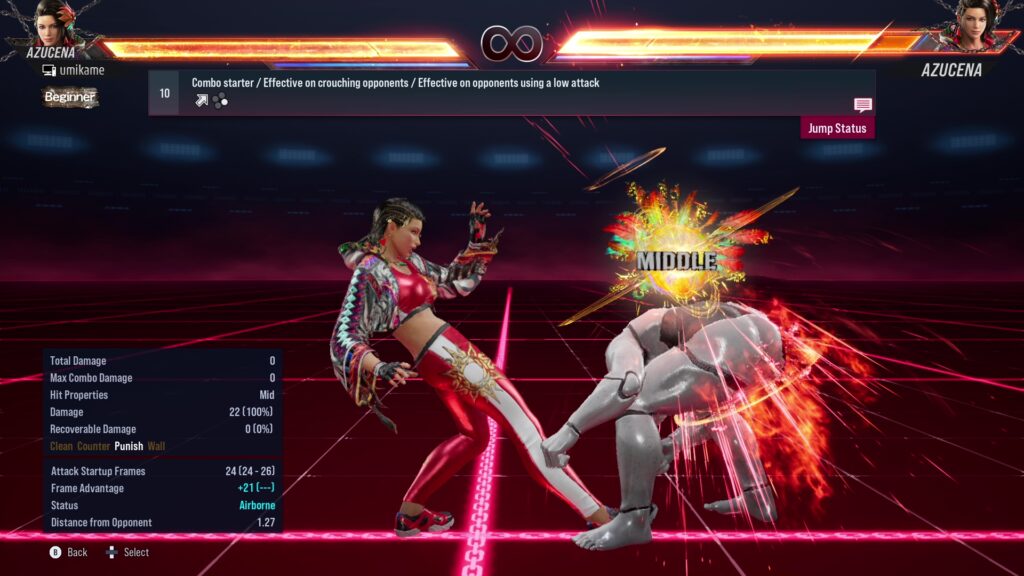Select the left Azucena player portrait
This screenshot has width=1024, height=576.
[56, 24]
